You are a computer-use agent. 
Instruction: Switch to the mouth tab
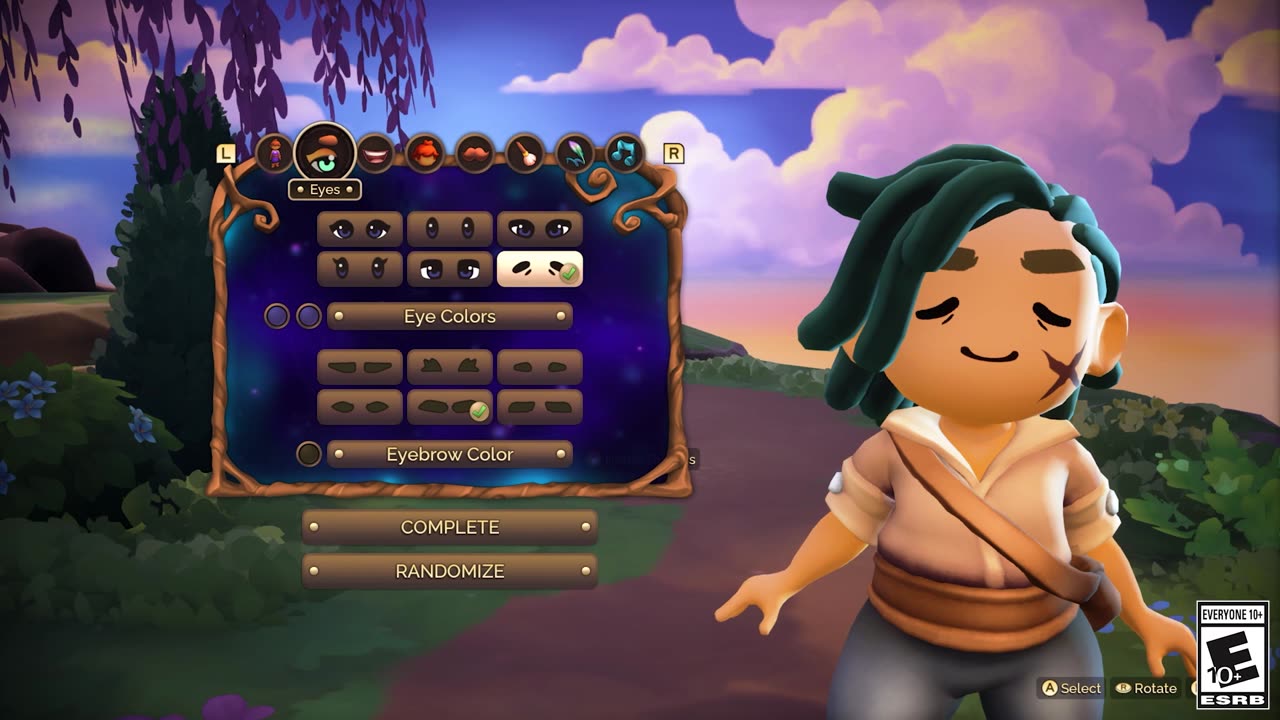click(x=375, y=154)
